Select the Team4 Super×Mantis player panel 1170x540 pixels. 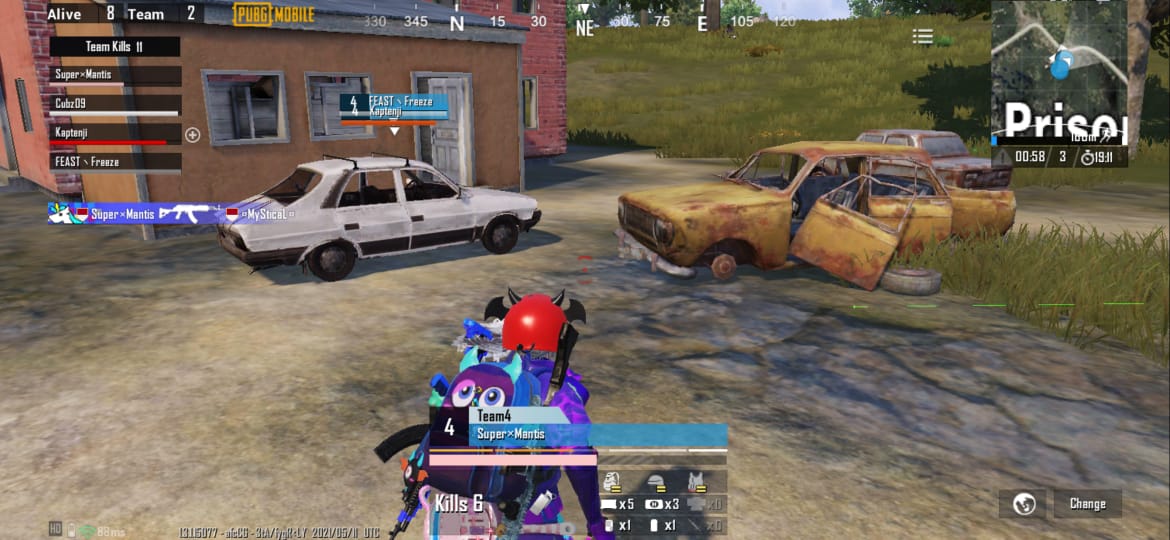point(578,427)
